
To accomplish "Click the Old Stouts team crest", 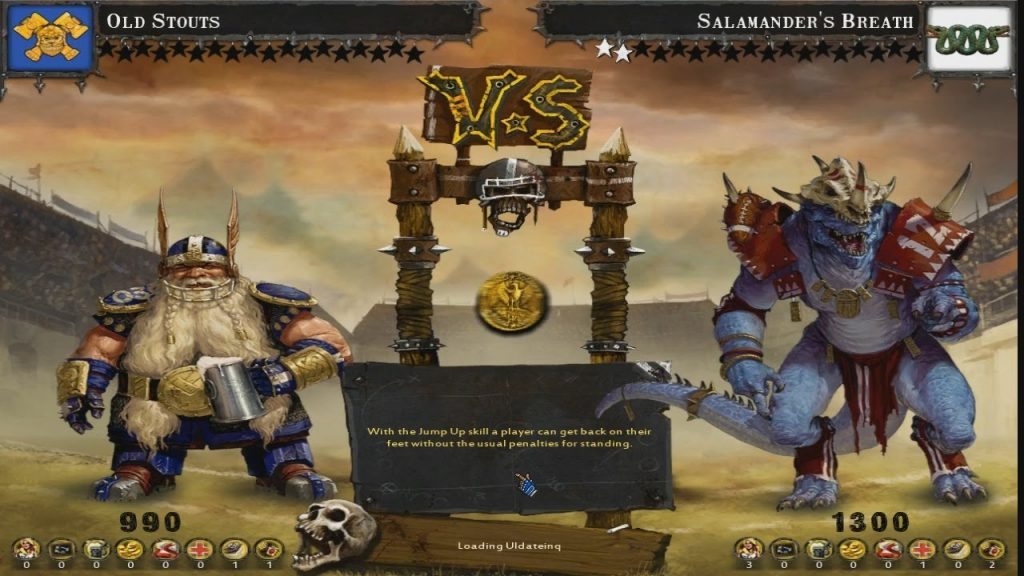I will pyautogui.click(x=50, y=40).
